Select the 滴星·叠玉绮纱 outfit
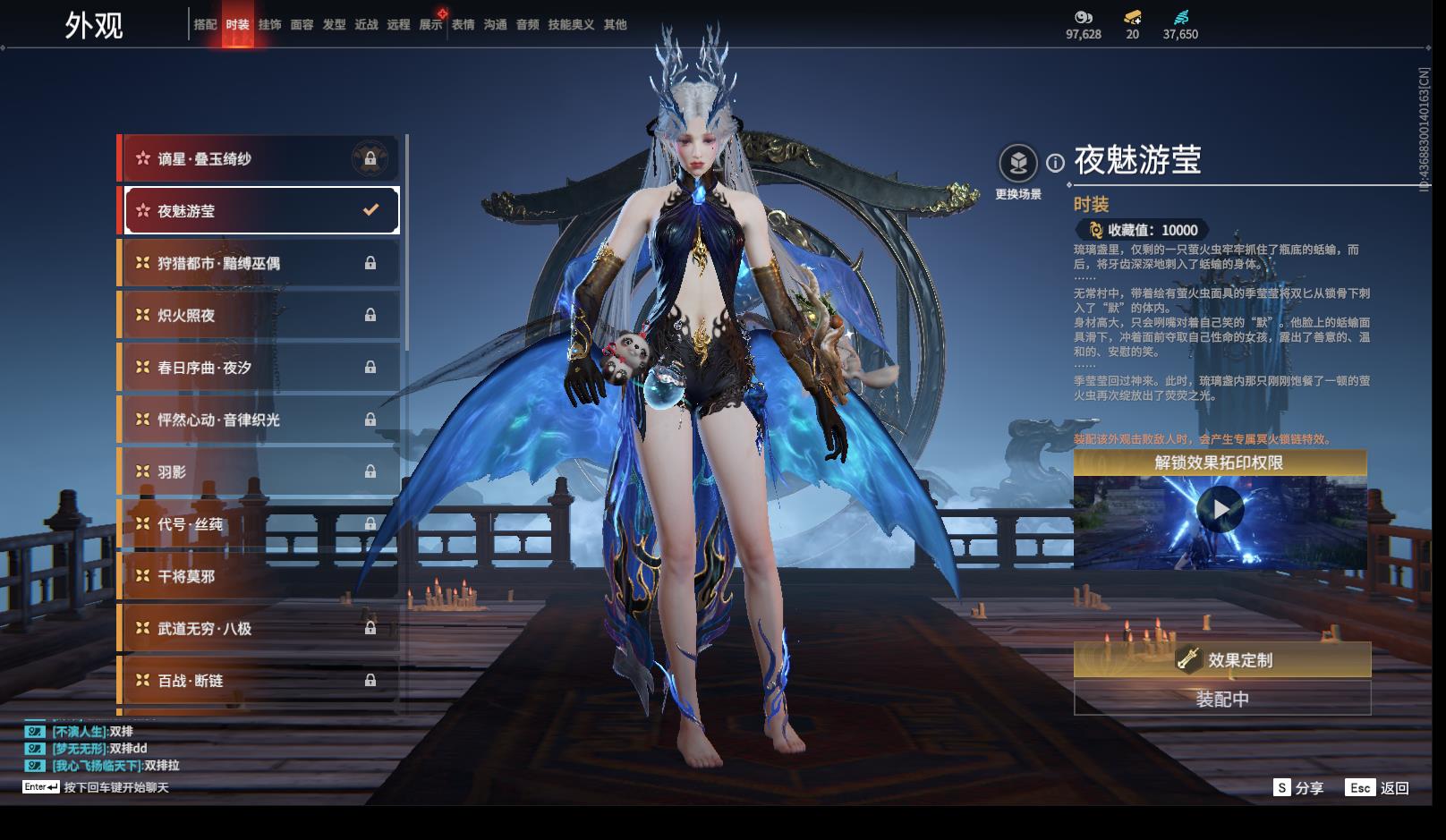Image resolution: width=1446 pixels, height=840 pixels. [259, 159]
